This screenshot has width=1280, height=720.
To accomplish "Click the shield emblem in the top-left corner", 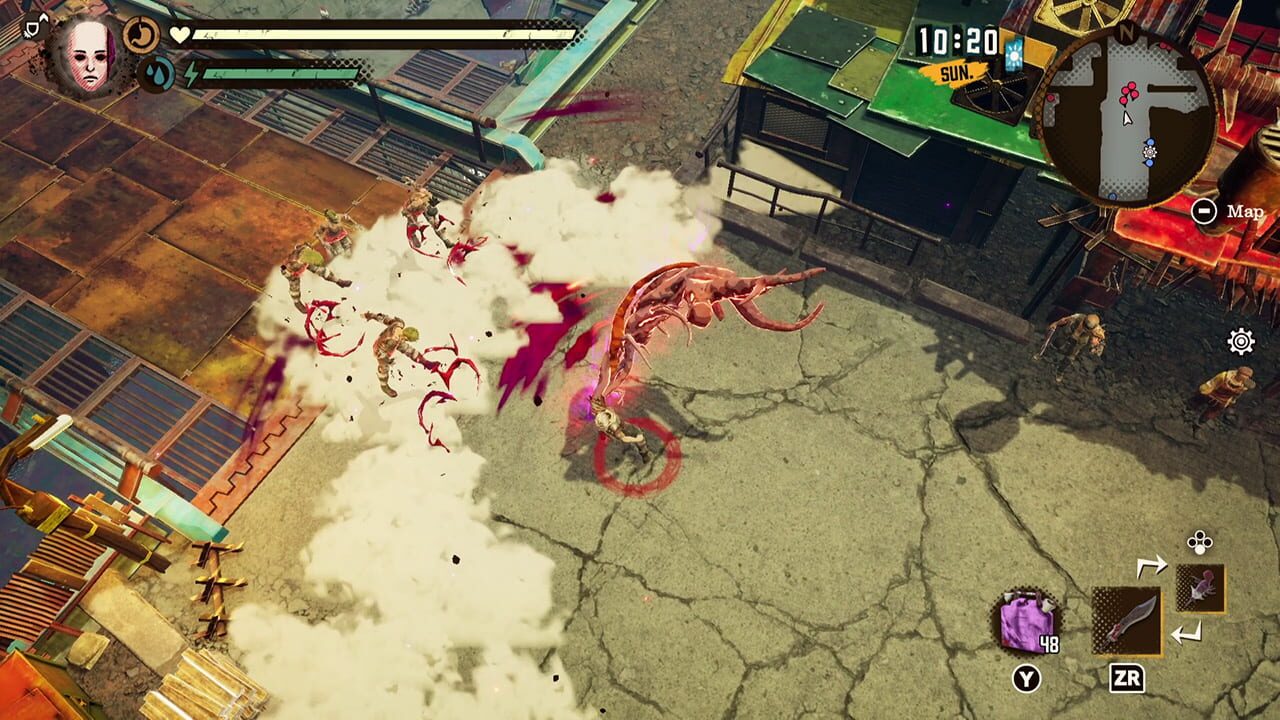I will 30,27.
